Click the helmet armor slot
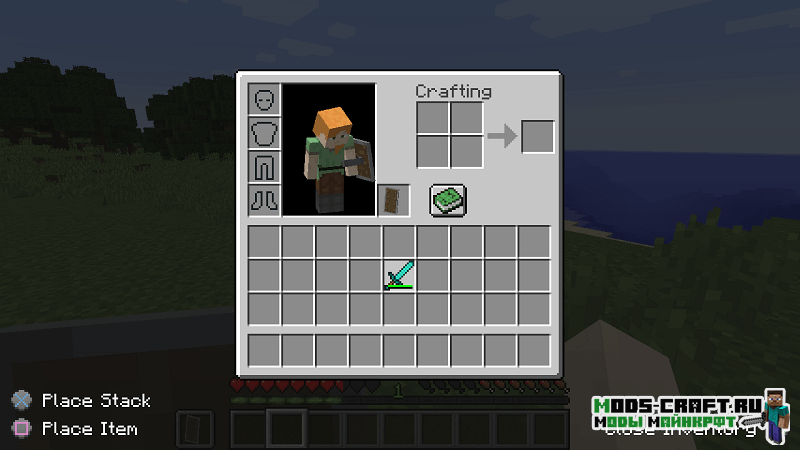The image size is (800, 450). click(x=264, y=100)
